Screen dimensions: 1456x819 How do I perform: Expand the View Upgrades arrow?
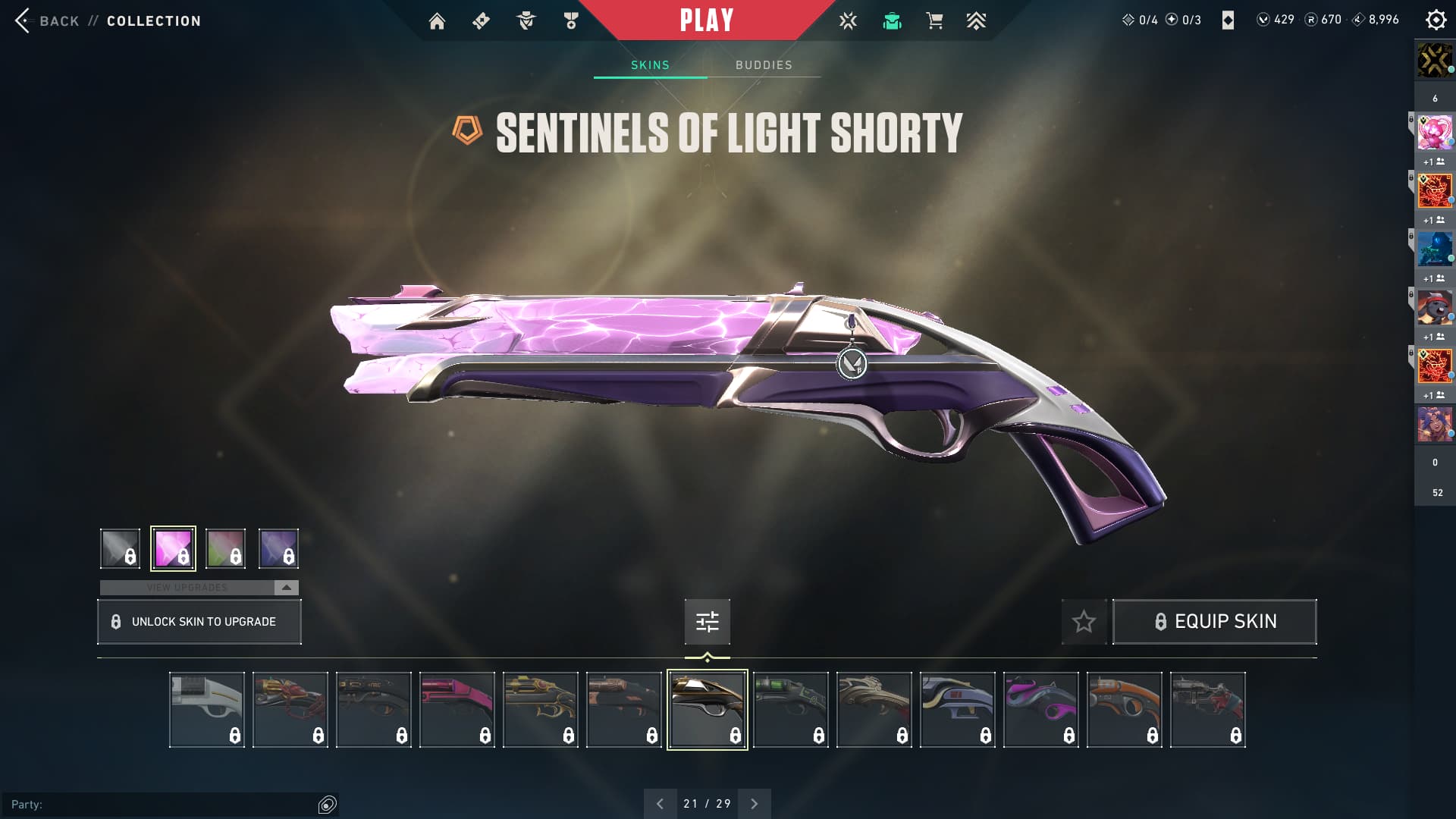[x=286, y=588]
